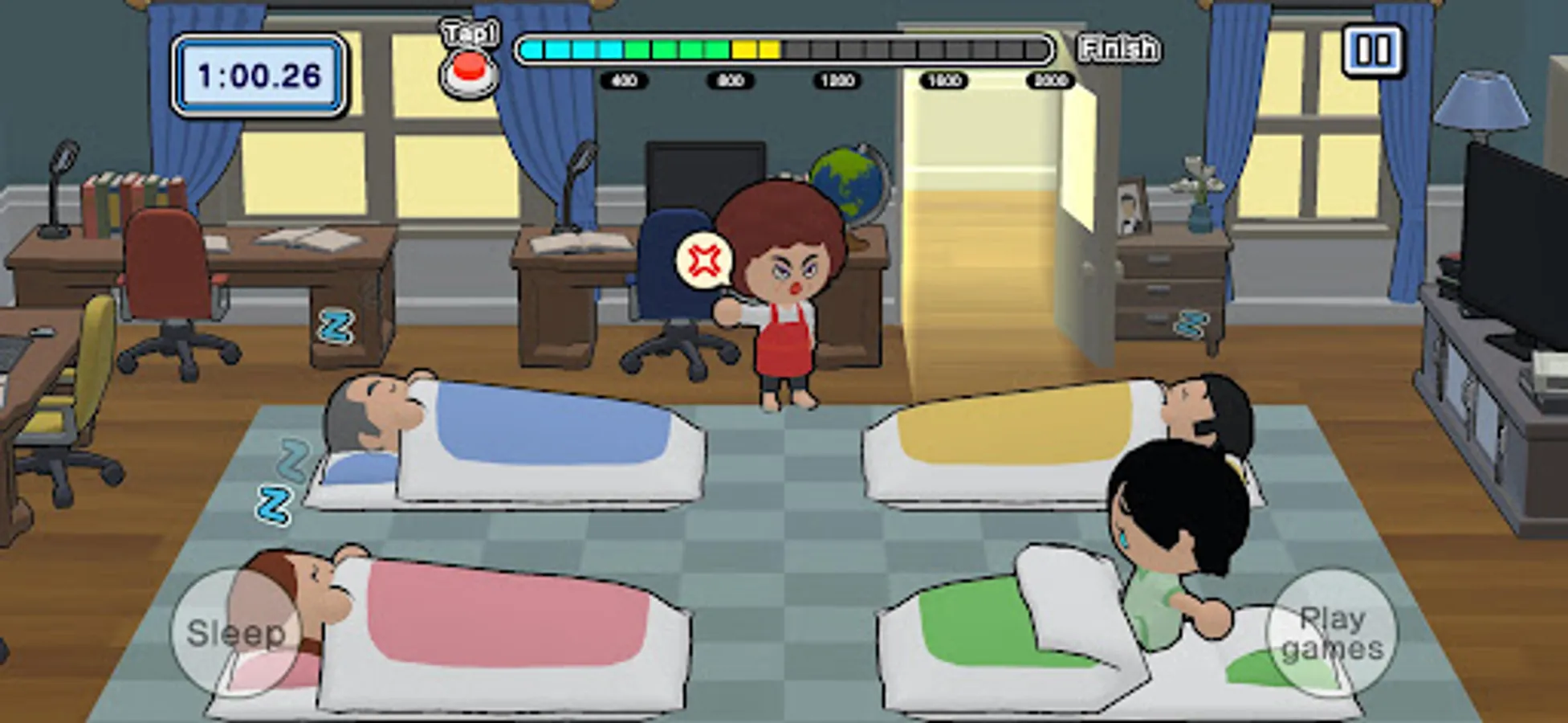Tap the Finish label
This screenshot has width=1568, height=723.
(1120, 48)
